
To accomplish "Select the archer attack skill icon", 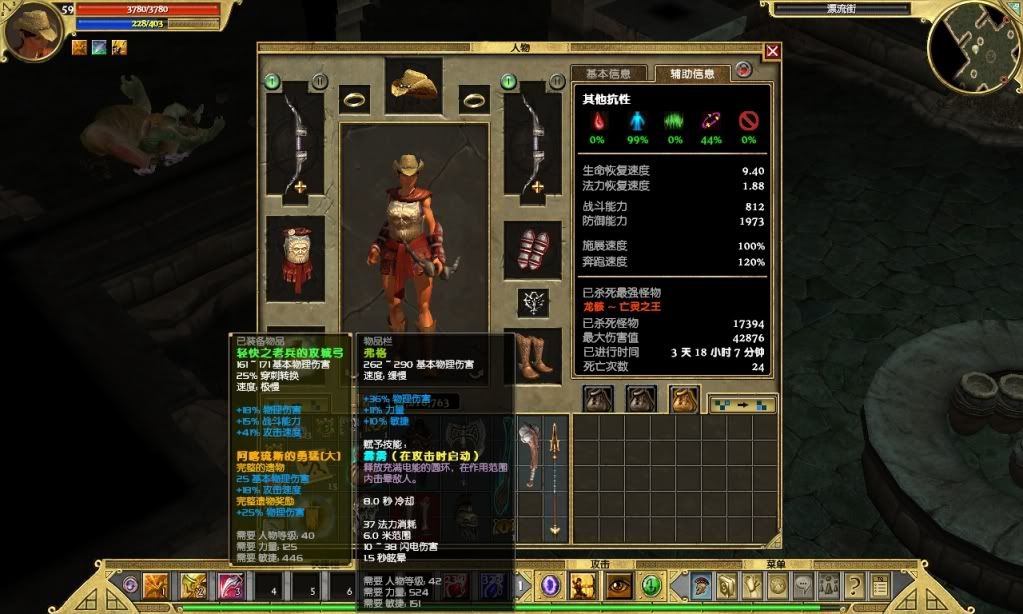I will 583,586.
